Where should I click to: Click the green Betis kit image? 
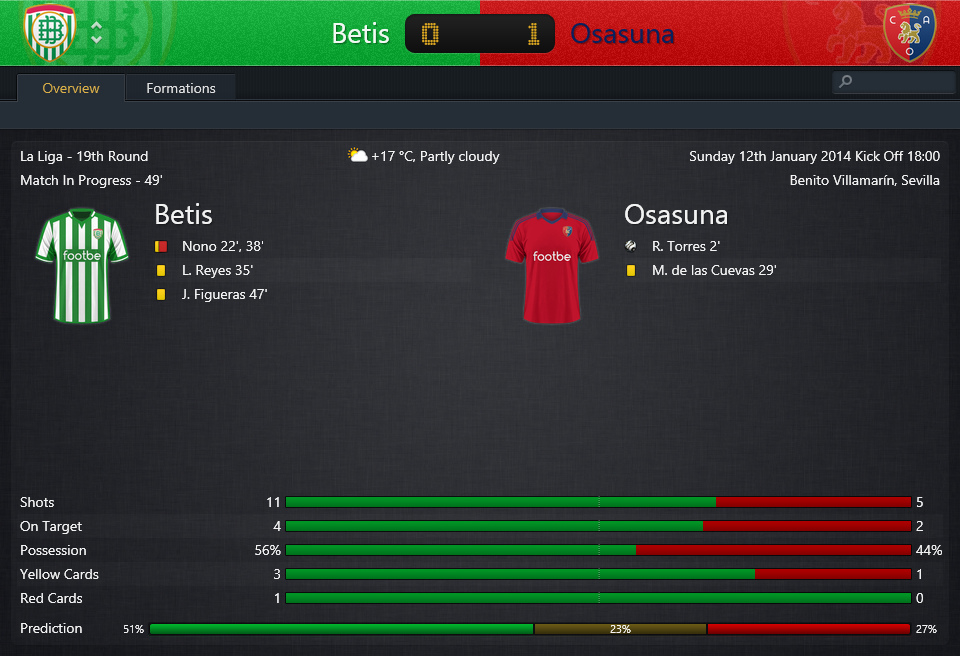click(82, 264)
